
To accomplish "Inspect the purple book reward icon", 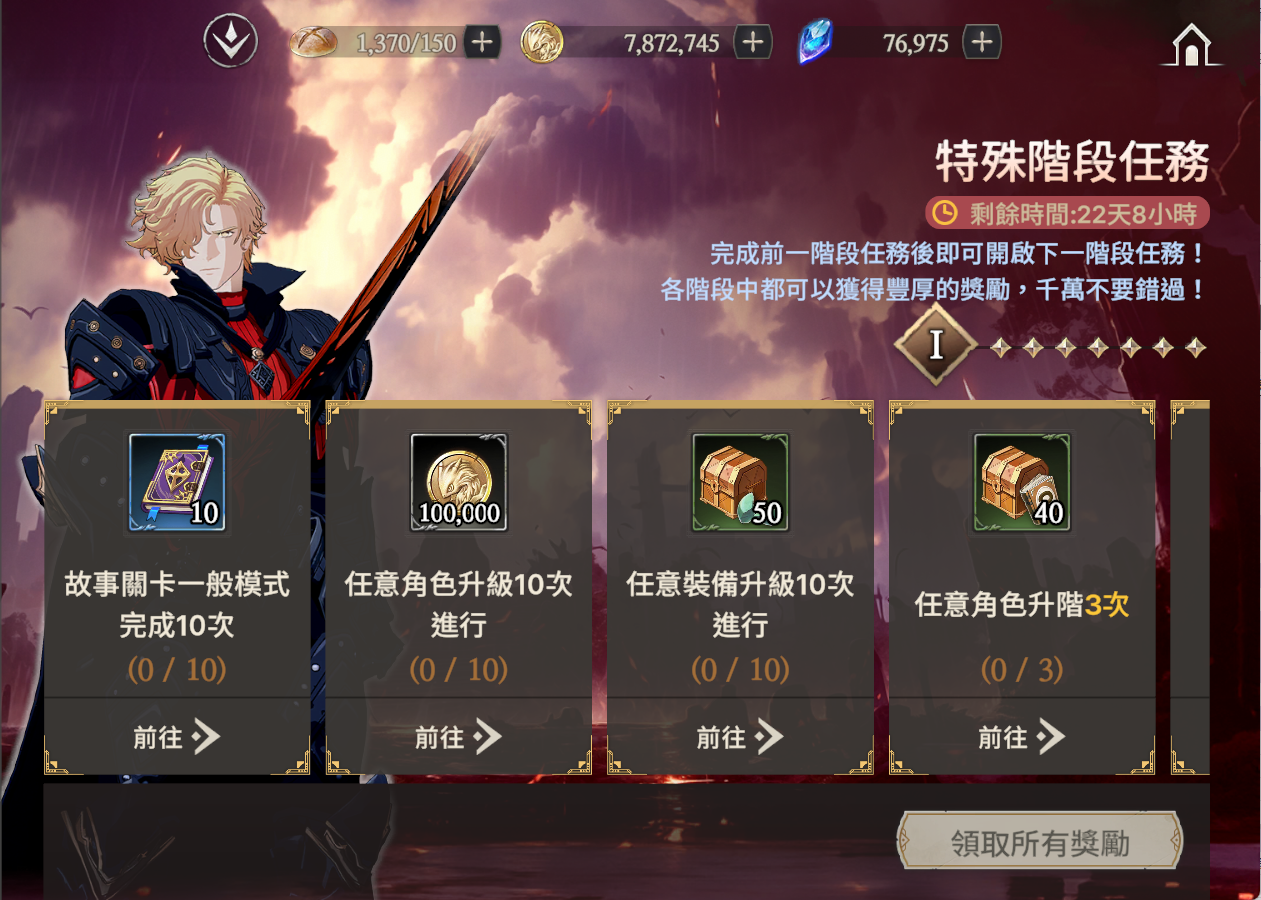I will tap(177, 482).
